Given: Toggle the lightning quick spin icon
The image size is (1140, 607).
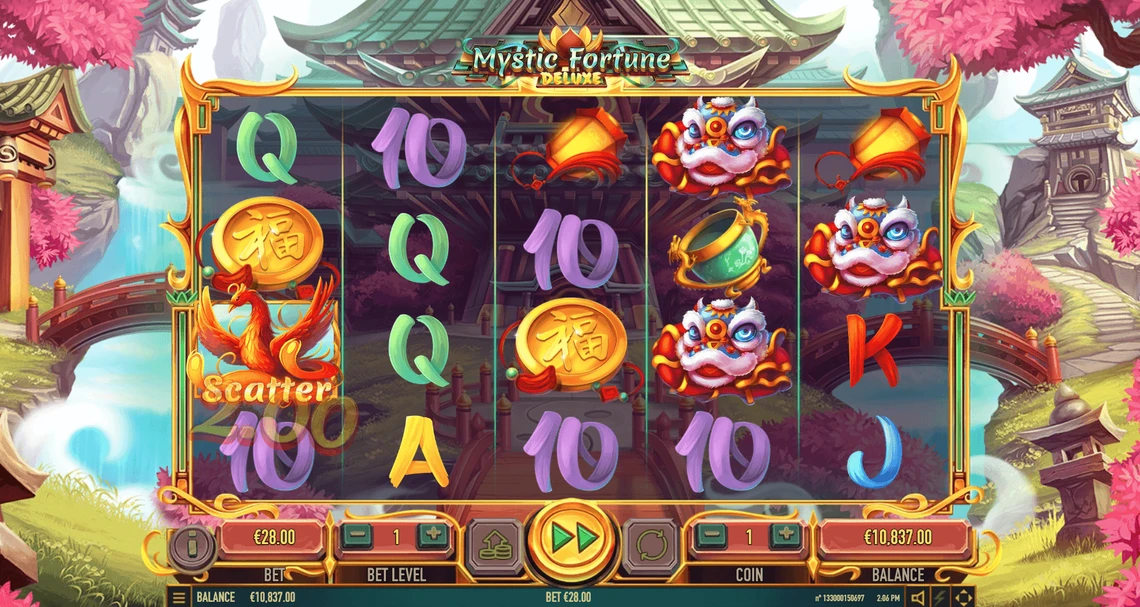Looking at the screenshot, I should click(x=941, y=598).
